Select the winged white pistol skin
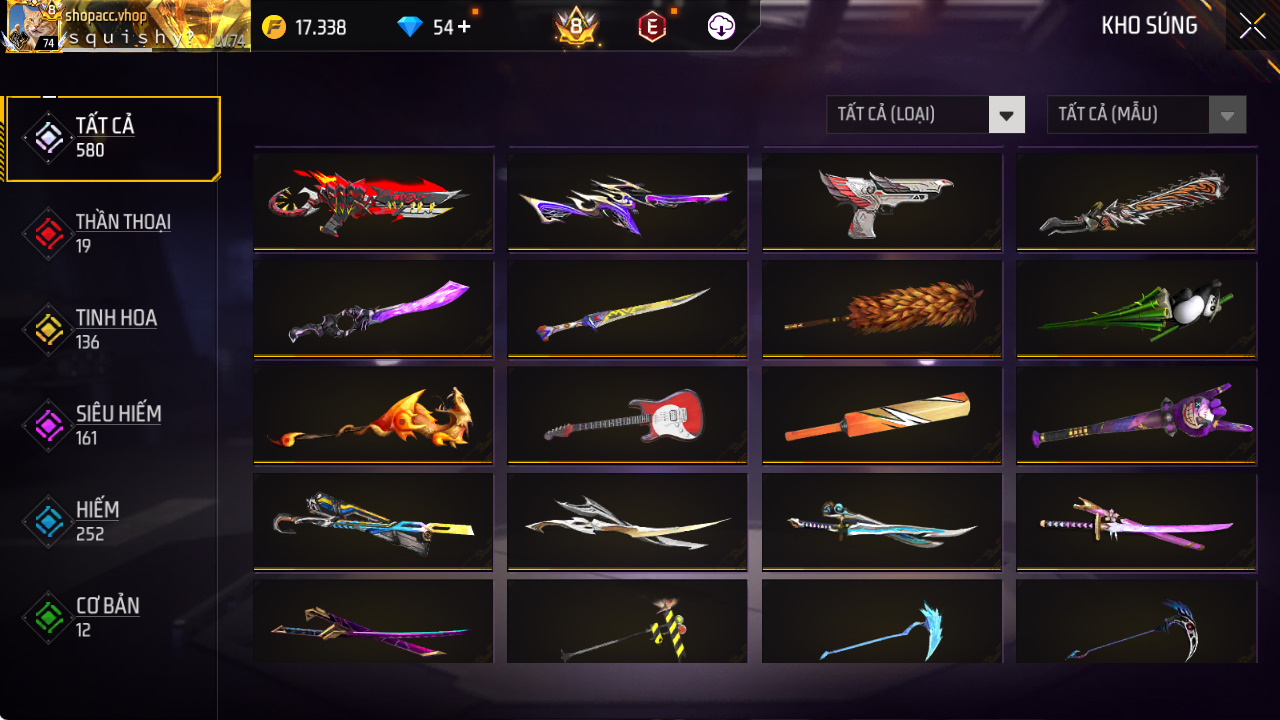This screenshot has width=1280, height=720. 881,199
